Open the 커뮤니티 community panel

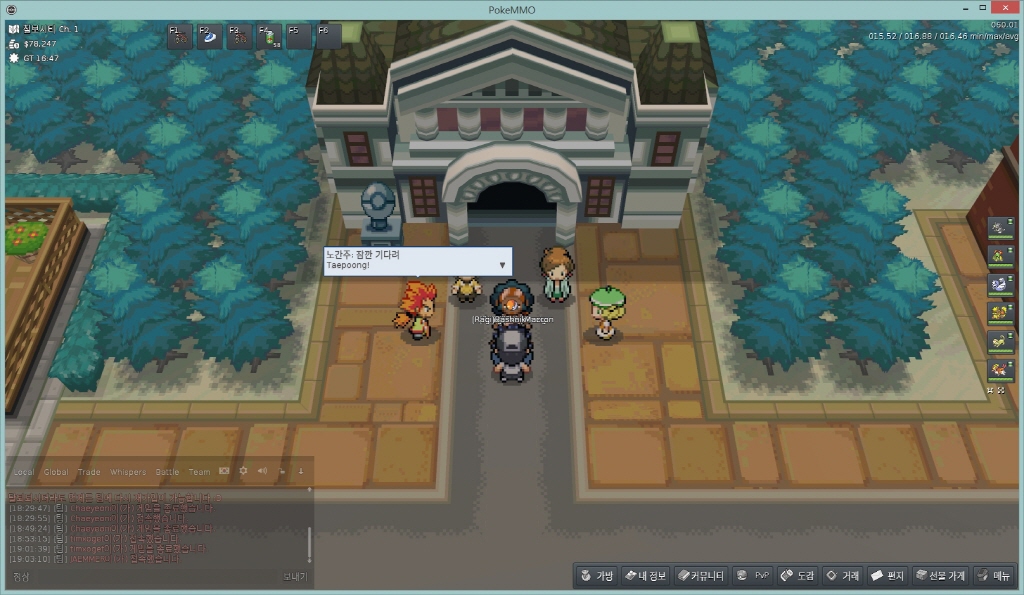(x=700, y=576)
